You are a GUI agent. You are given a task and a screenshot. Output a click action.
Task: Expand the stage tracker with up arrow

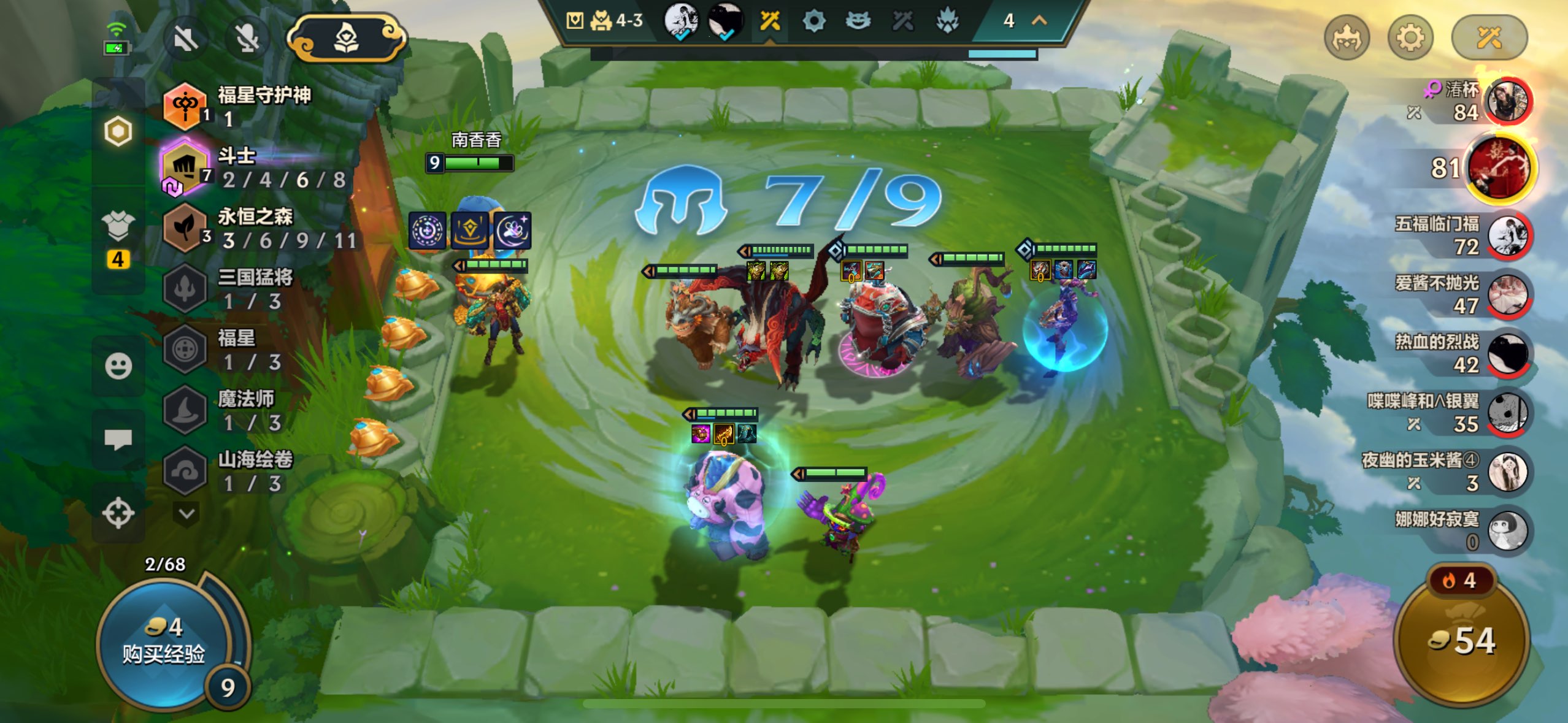click(x=1039, y=21)
